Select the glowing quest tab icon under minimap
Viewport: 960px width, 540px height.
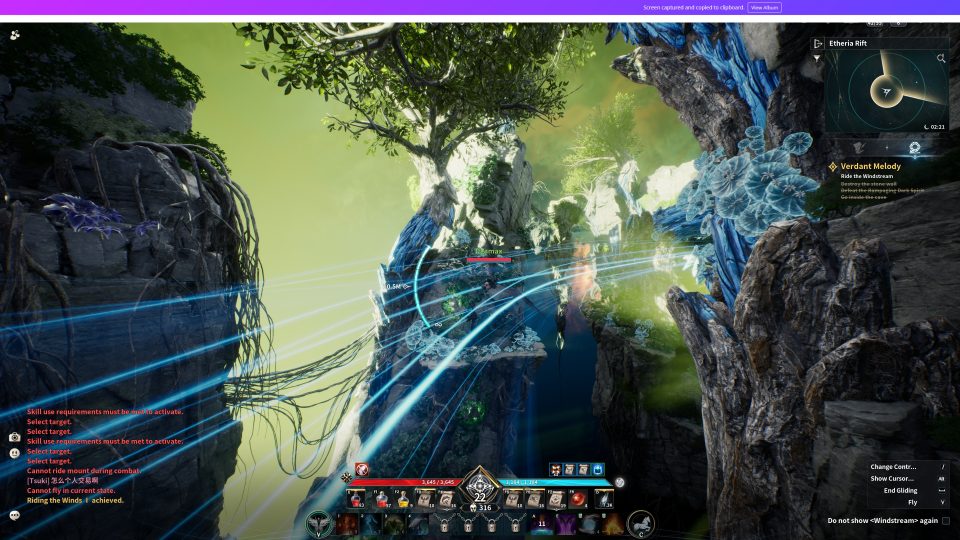click(x=914, y=146)
